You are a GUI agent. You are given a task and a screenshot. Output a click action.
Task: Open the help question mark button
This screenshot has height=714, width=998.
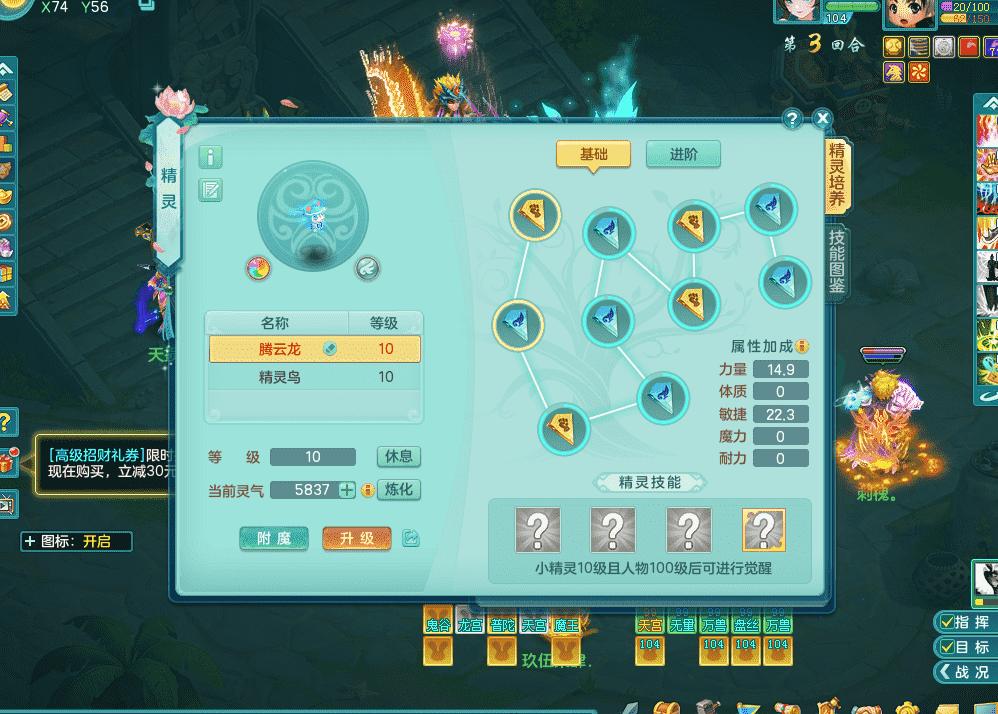click(793, 119)
